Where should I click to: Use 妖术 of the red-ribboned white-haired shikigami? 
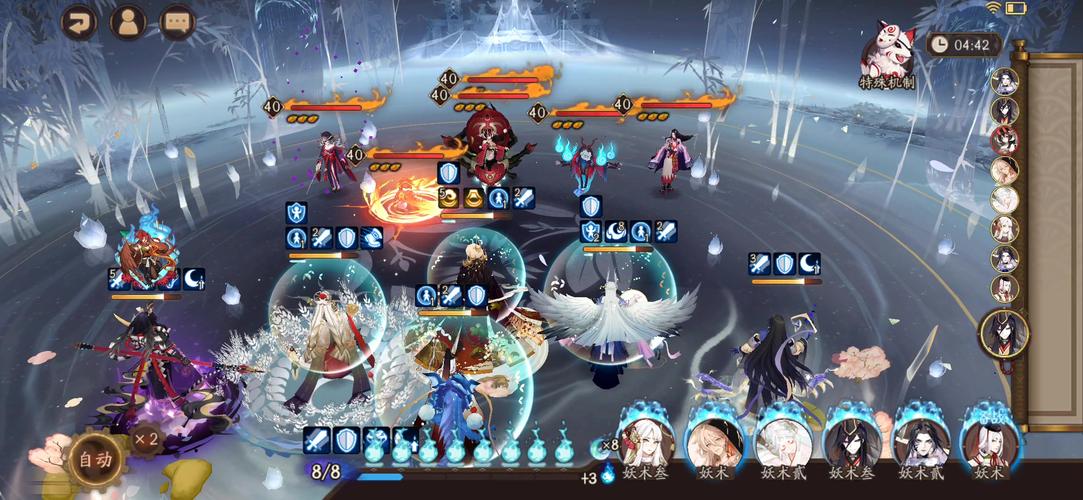click(990, 441)
